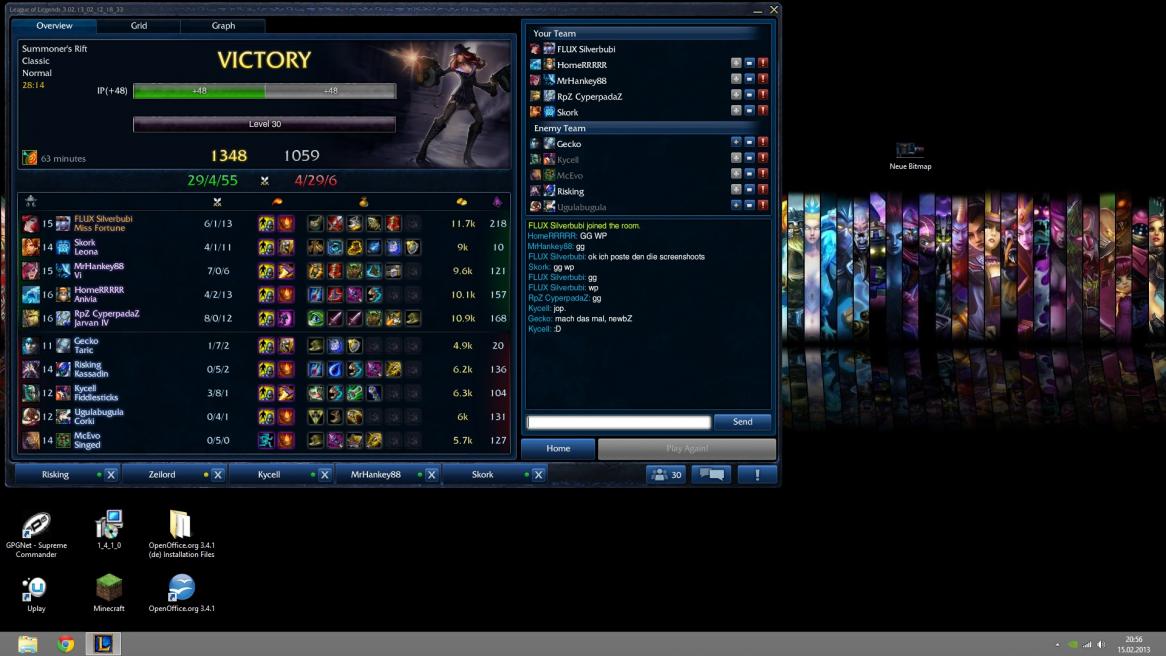Close the Skork chat tab

point(538,475)
